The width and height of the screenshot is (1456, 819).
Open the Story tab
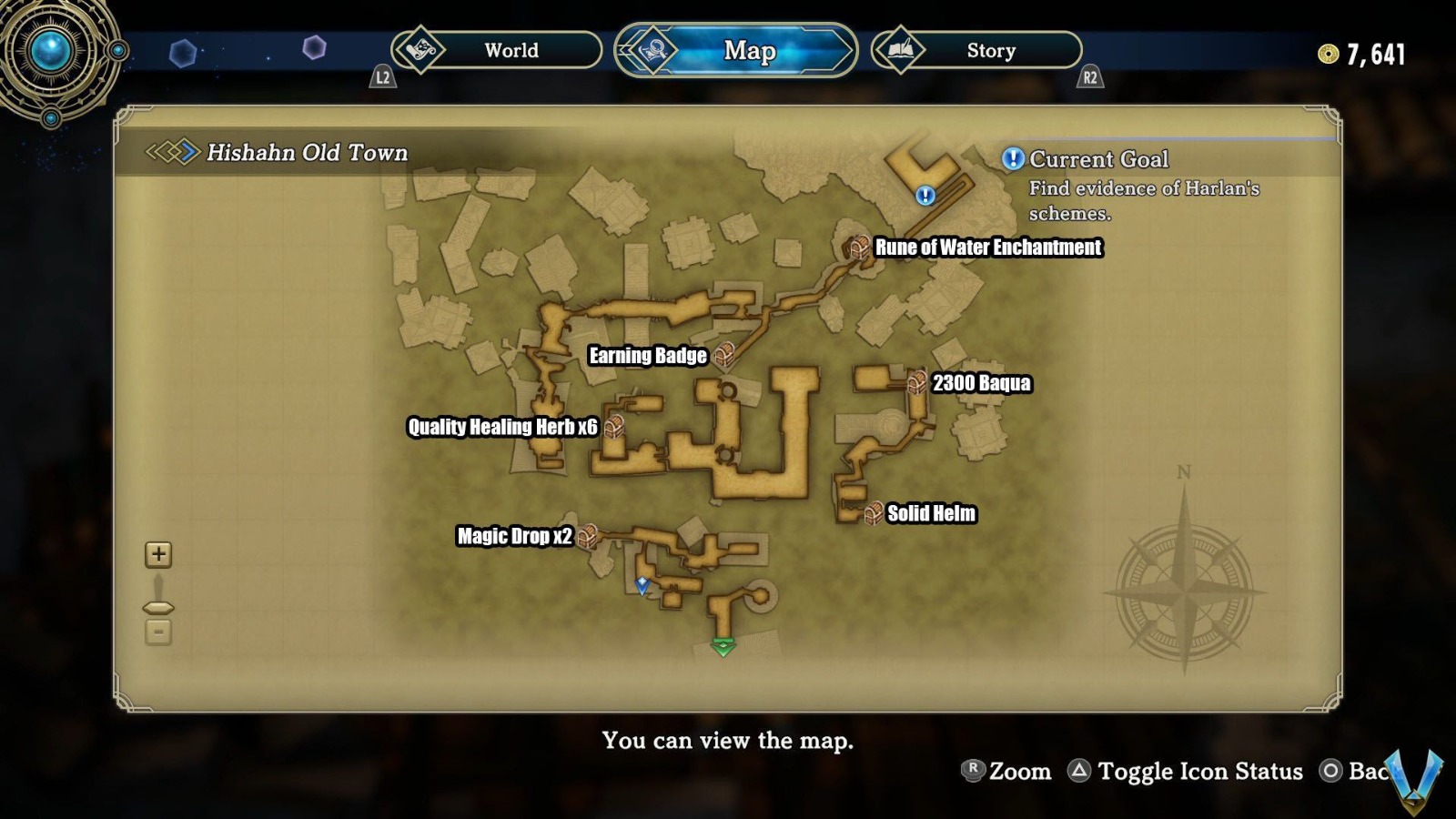click(990, 51)
